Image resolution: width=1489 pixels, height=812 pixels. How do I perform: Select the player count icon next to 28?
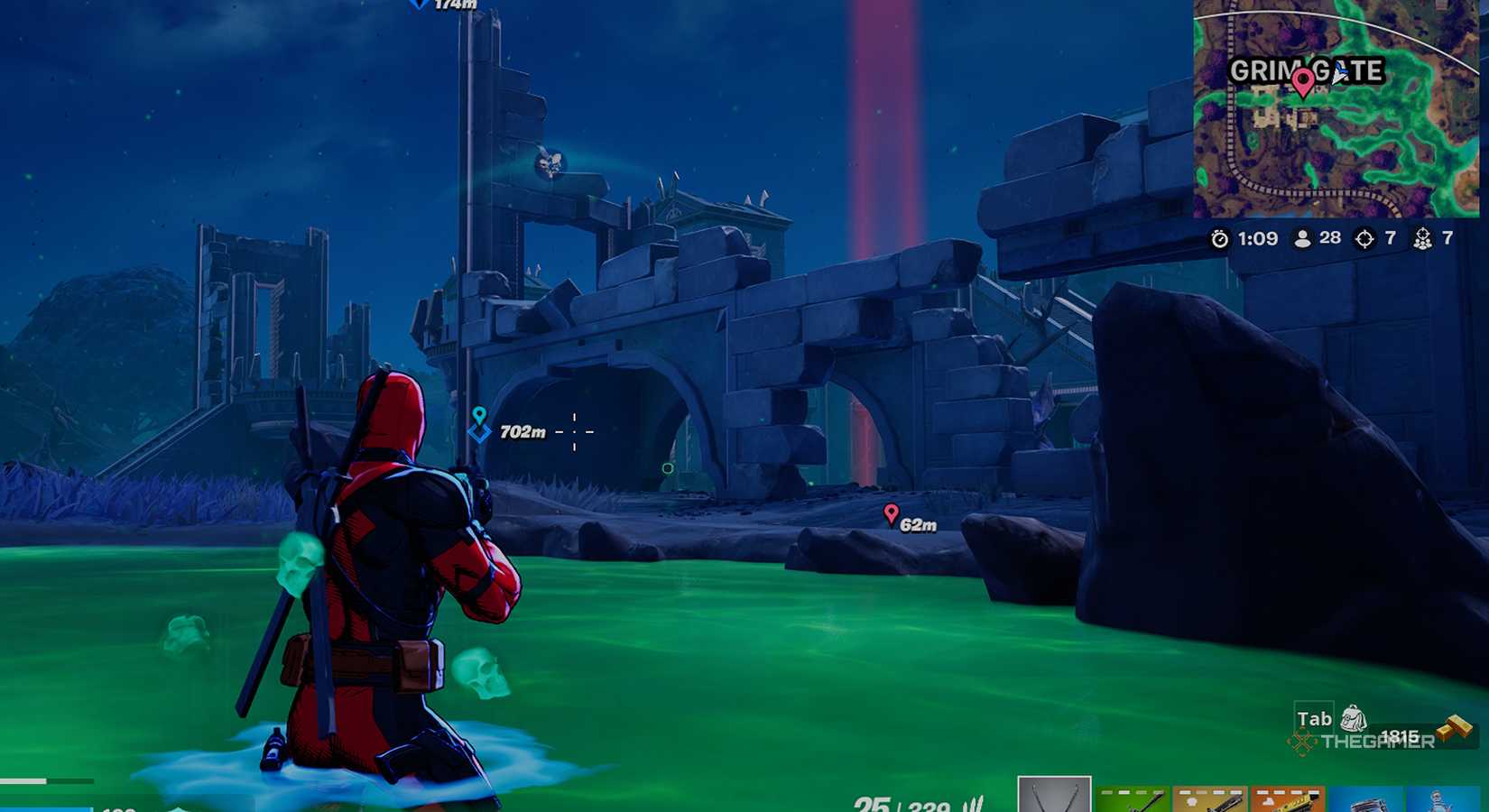point(1302,239)
